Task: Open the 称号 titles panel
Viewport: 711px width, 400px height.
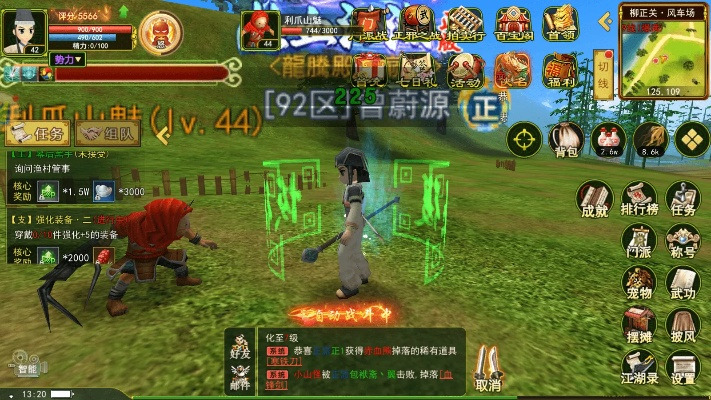Action: coord(683,244)
